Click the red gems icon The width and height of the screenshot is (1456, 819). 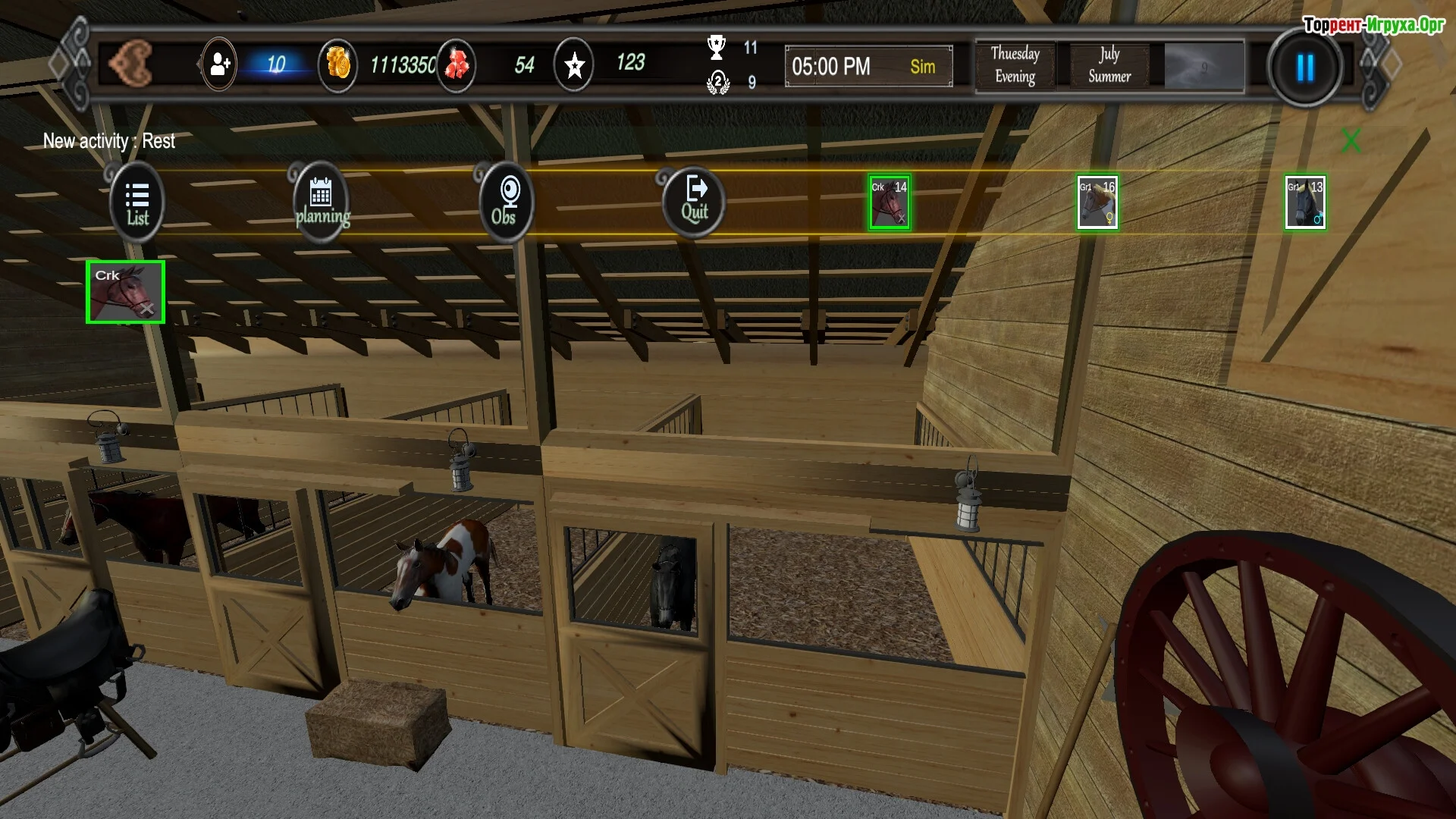click(457, 65)
